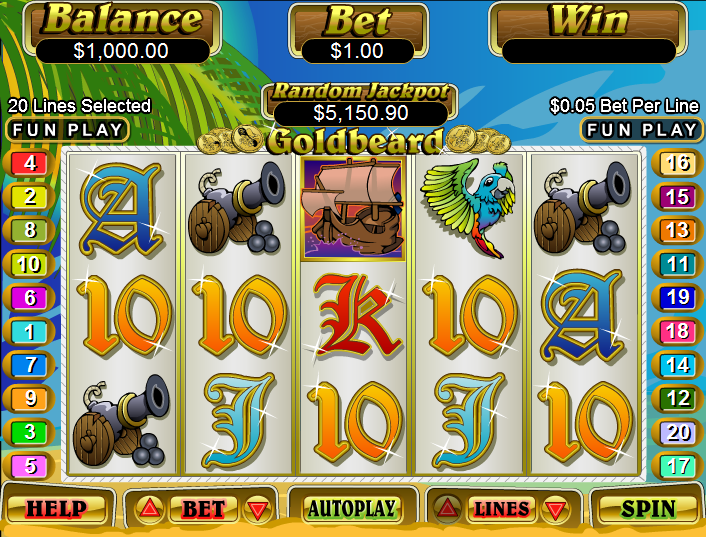Pick the payline 19 marker
706x537 pixels.
[x=677, y=297]
